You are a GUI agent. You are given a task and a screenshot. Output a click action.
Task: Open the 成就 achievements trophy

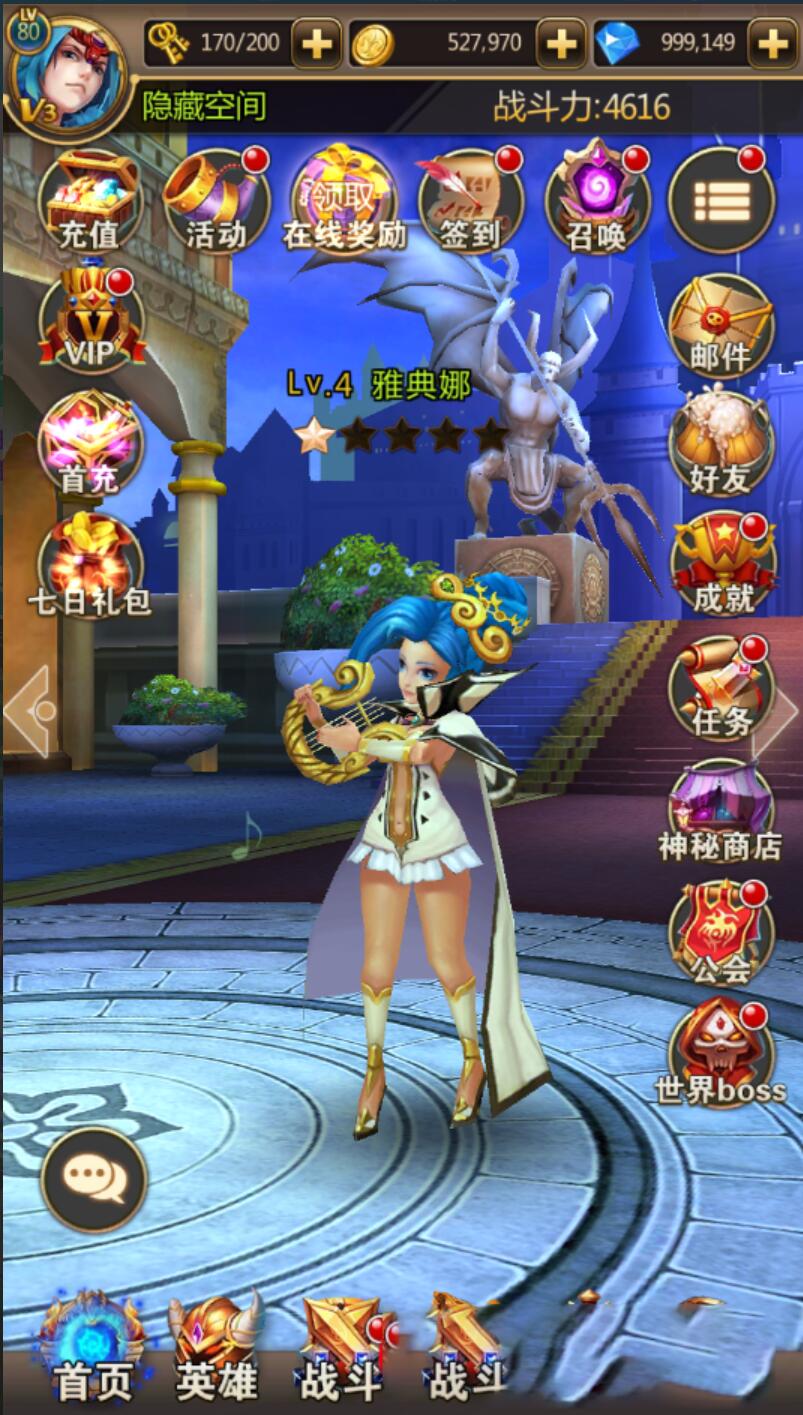(x=721, y=565)
